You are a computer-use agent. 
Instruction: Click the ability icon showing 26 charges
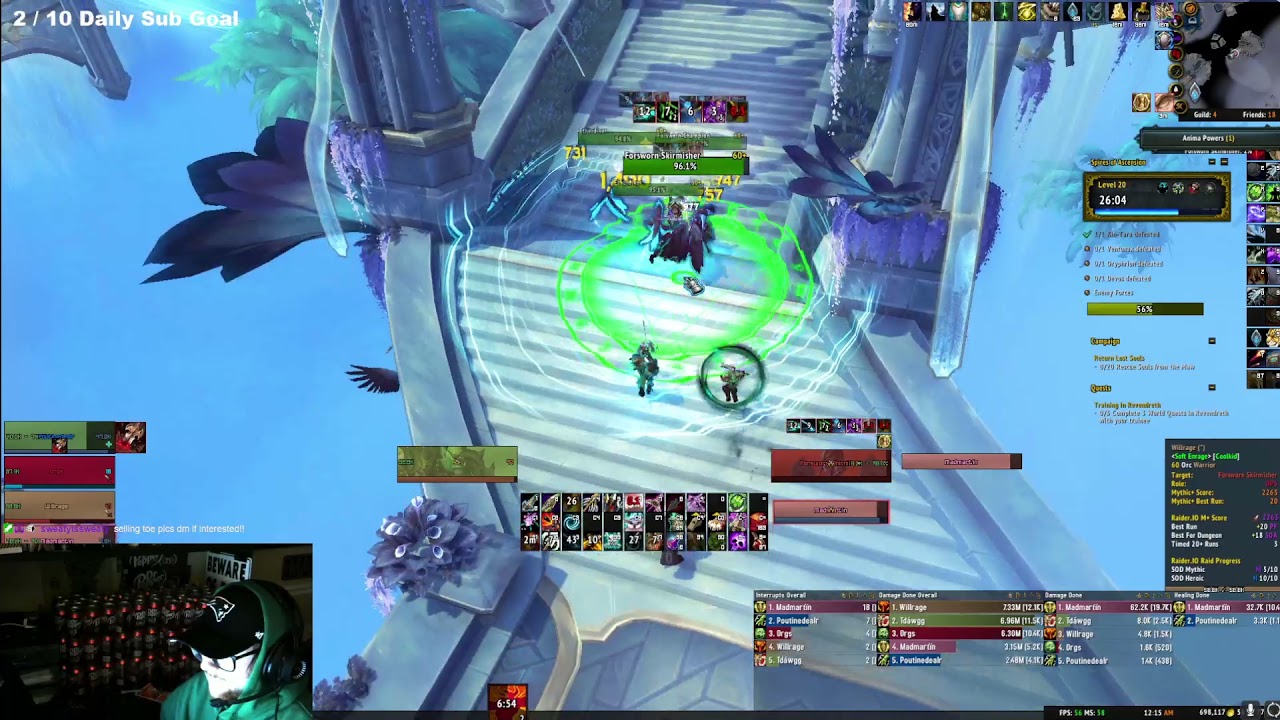pyautogui.click(x=572, y=501)
